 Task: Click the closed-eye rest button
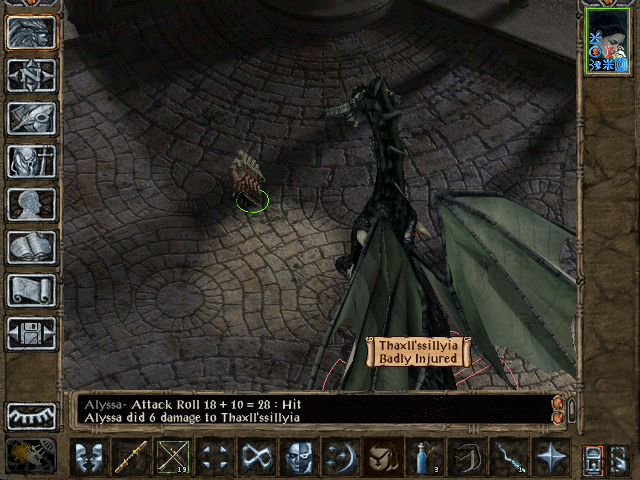31,415
